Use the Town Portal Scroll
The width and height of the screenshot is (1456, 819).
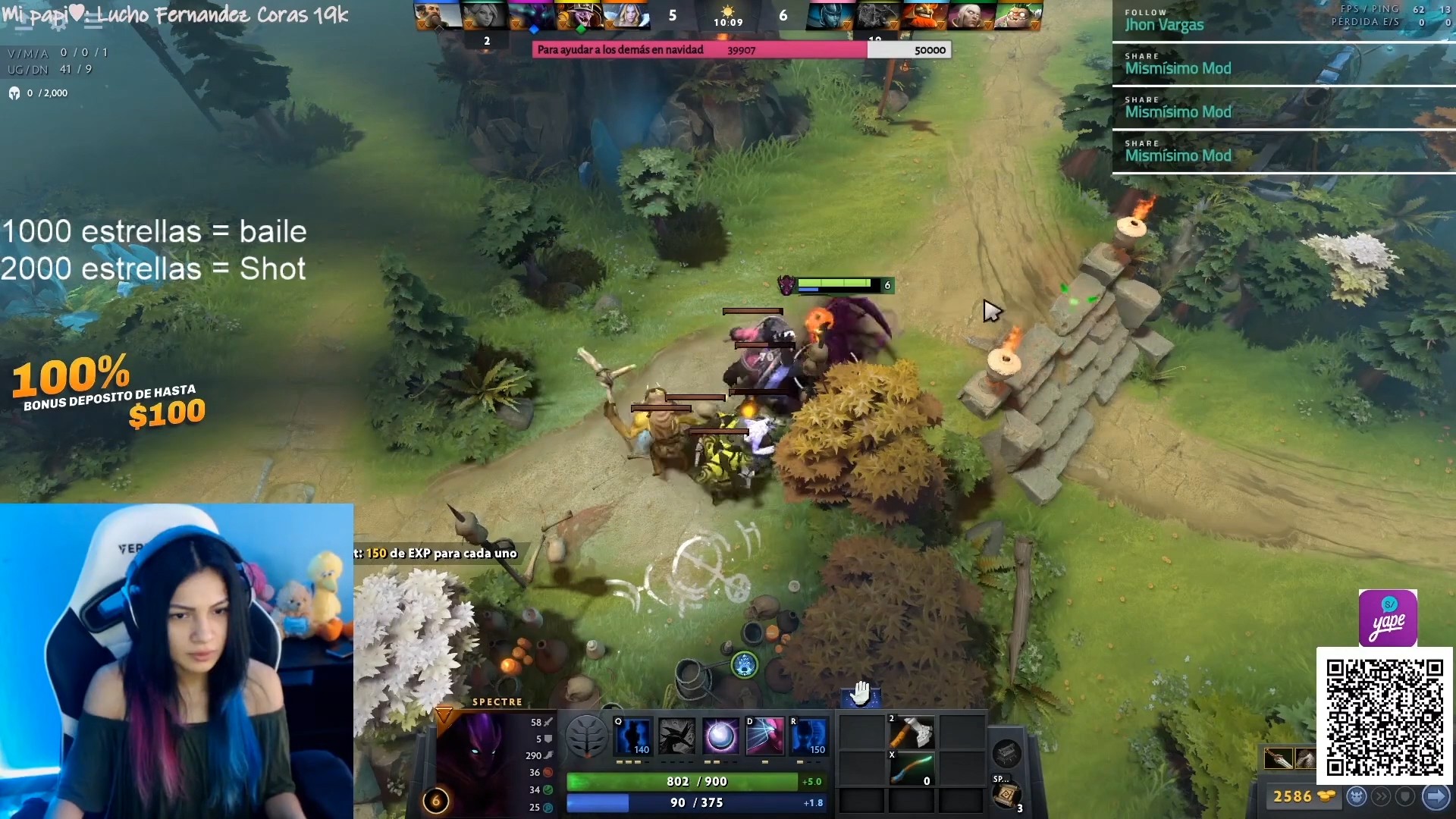[x=1007, y=795]
